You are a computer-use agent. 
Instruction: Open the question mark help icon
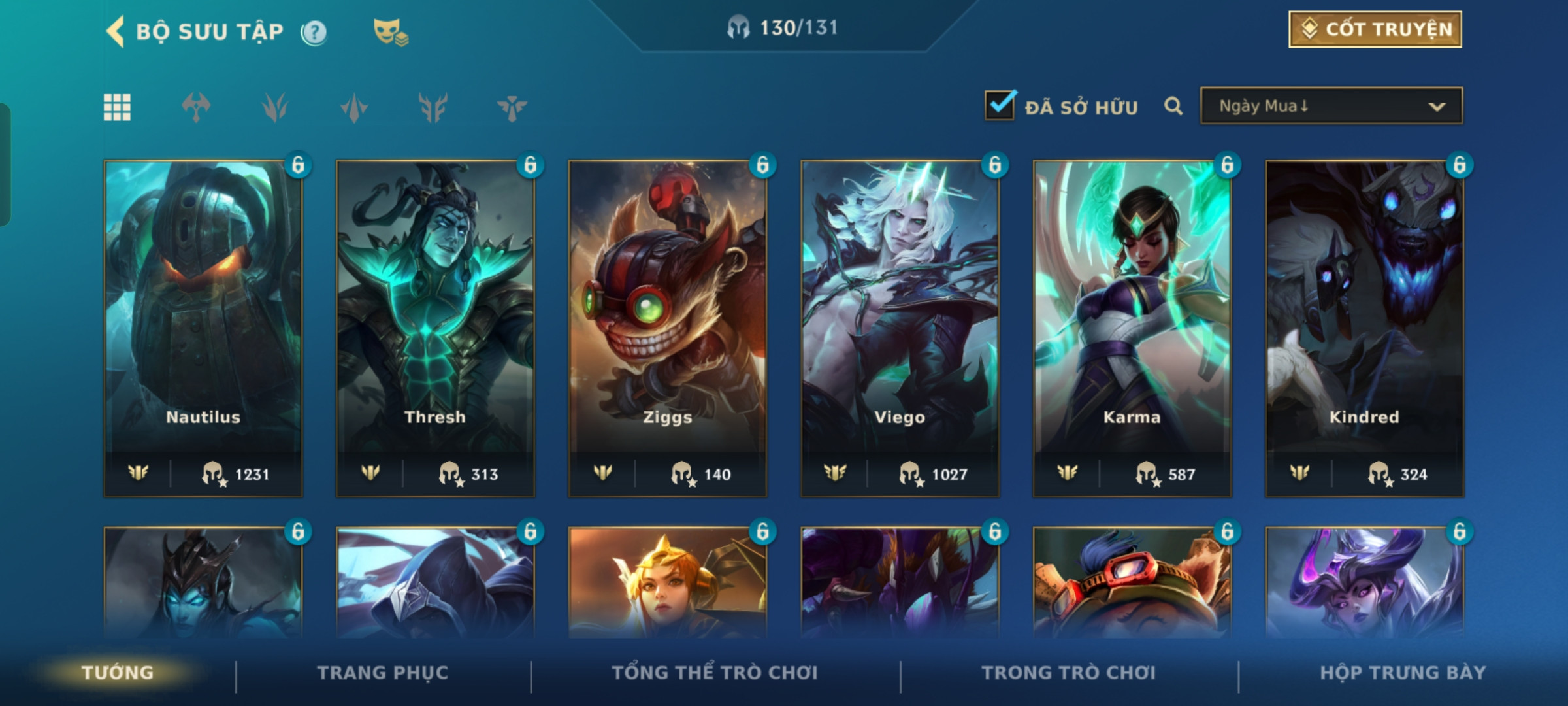314,32
